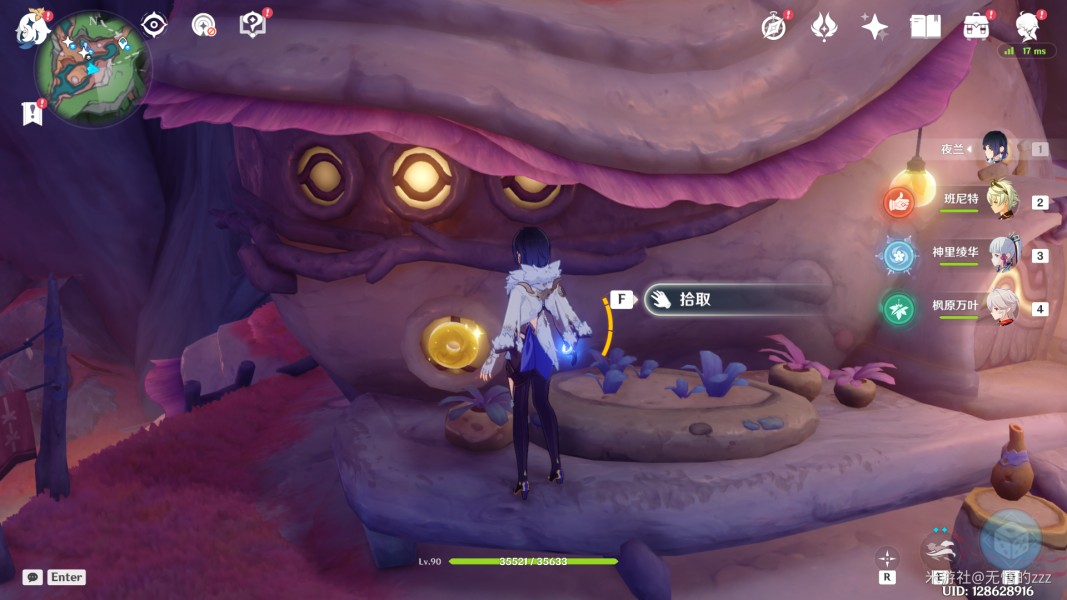Choose the 拾取 pickup option
The height and width of the screenshot is (600, 1067).
click(x=738, y=299)
